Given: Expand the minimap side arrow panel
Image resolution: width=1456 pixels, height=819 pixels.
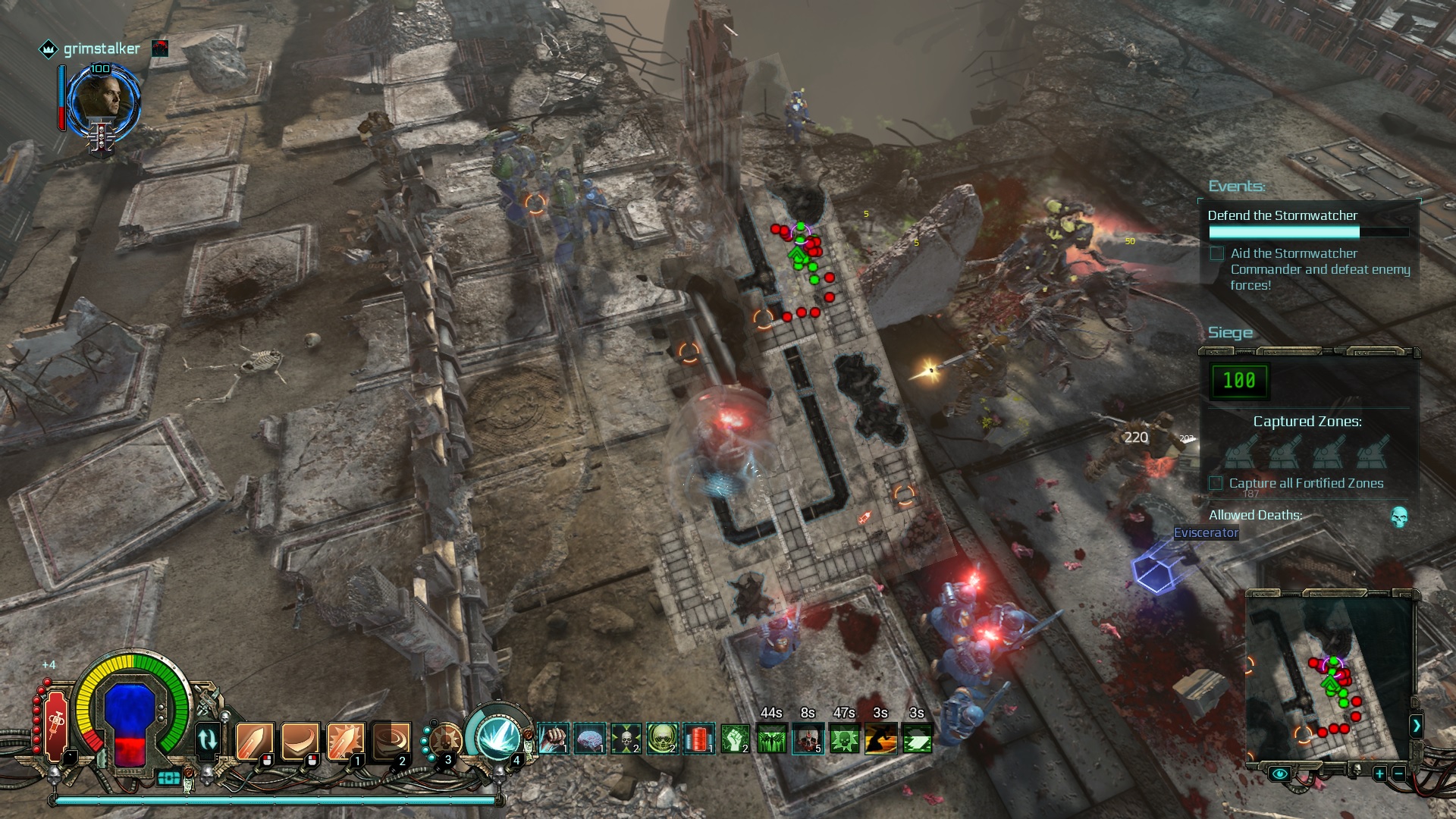Looking at the screenshot, I should point(1416,726).
